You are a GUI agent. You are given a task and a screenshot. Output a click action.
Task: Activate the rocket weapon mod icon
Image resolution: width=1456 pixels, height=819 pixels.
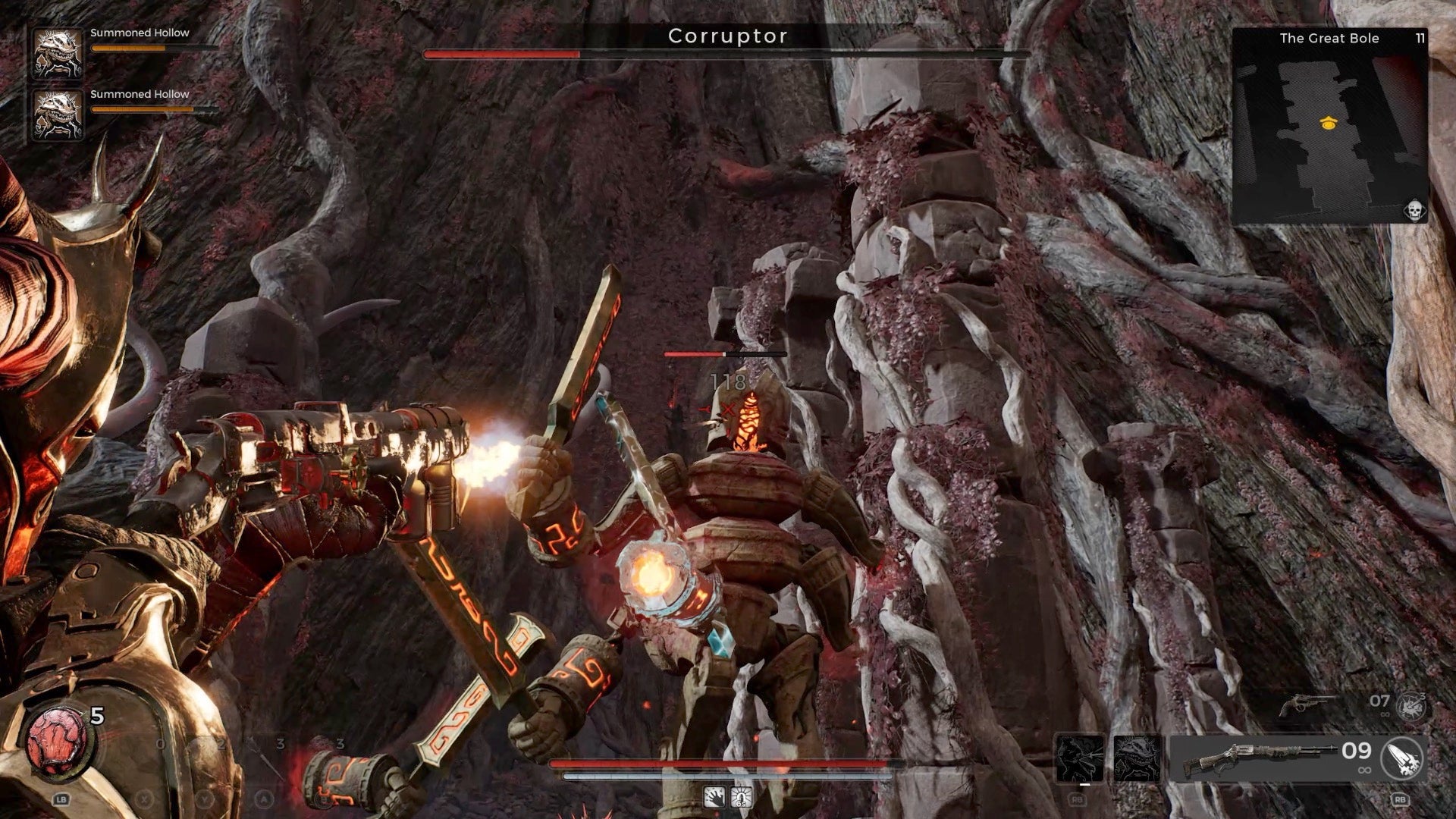click(1401, 759)
